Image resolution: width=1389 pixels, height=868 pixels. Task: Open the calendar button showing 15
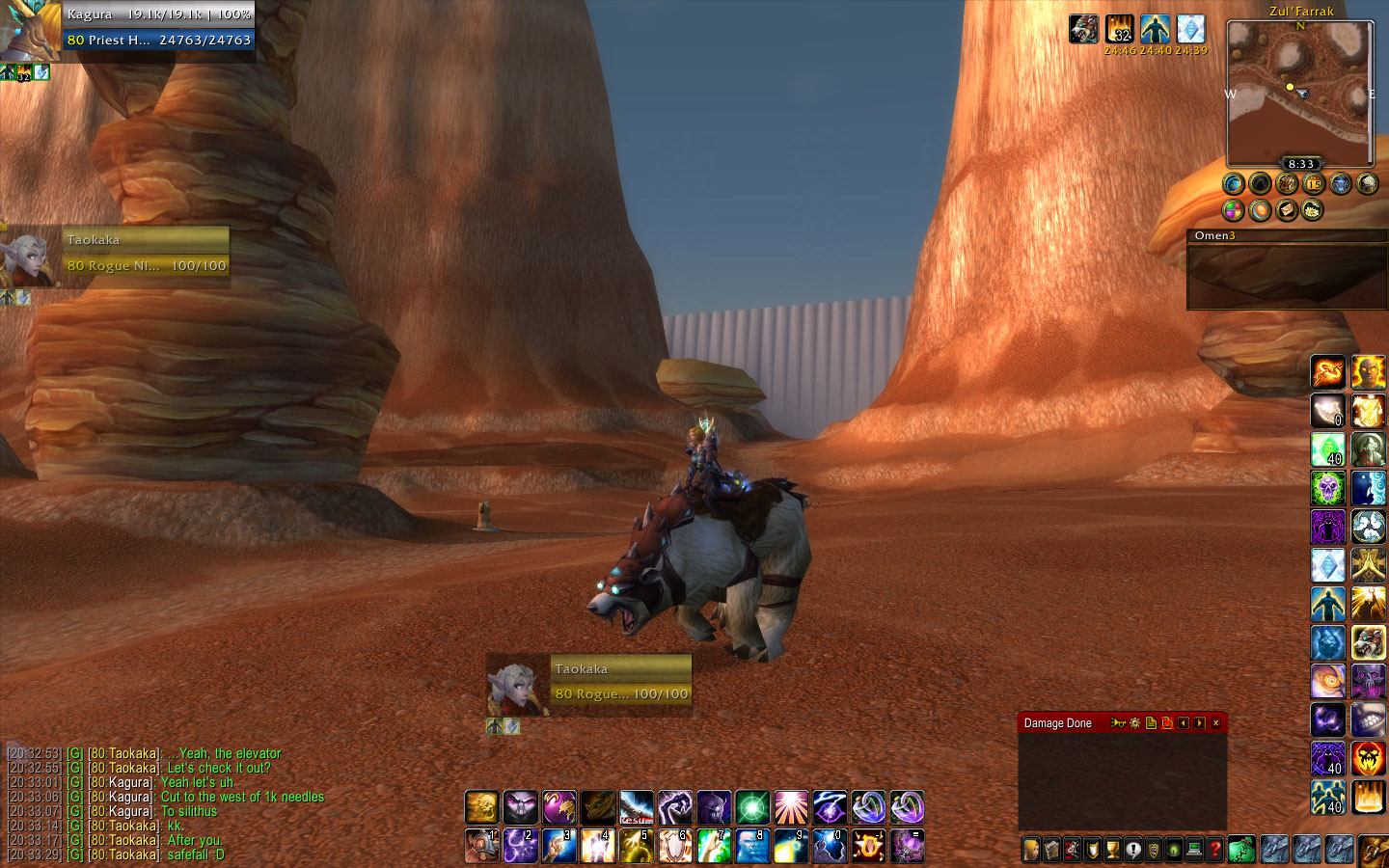(x=1314, y=183)
